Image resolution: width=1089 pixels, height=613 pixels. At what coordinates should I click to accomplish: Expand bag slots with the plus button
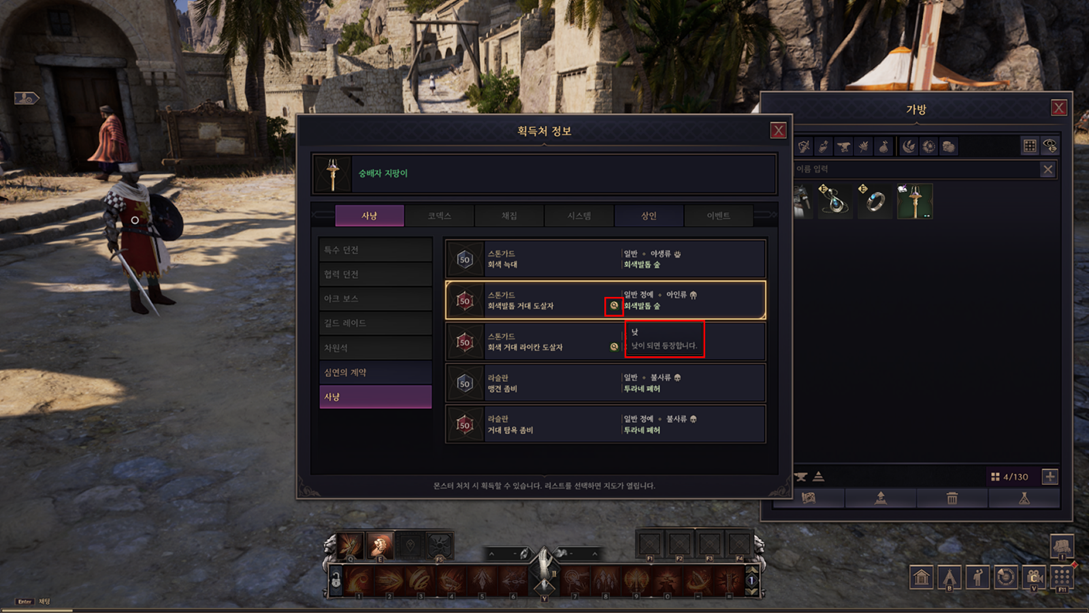[1049, 477]
